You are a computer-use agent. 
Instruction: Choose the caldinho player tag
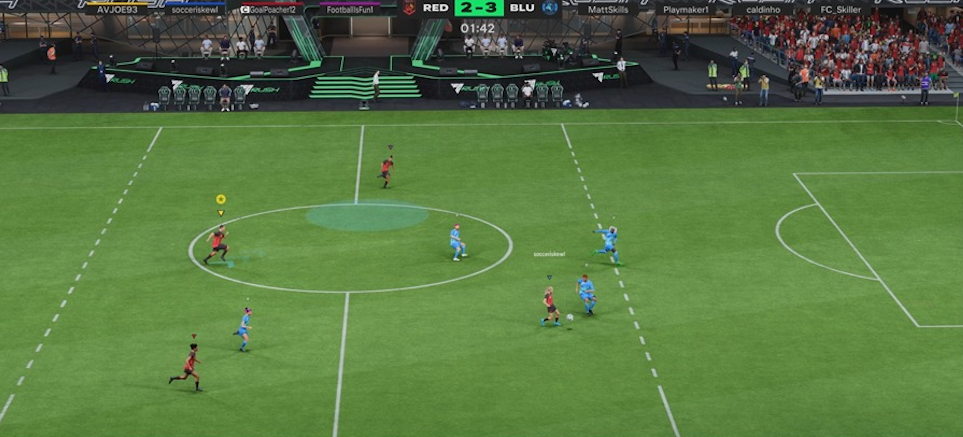tap(763, 9)
